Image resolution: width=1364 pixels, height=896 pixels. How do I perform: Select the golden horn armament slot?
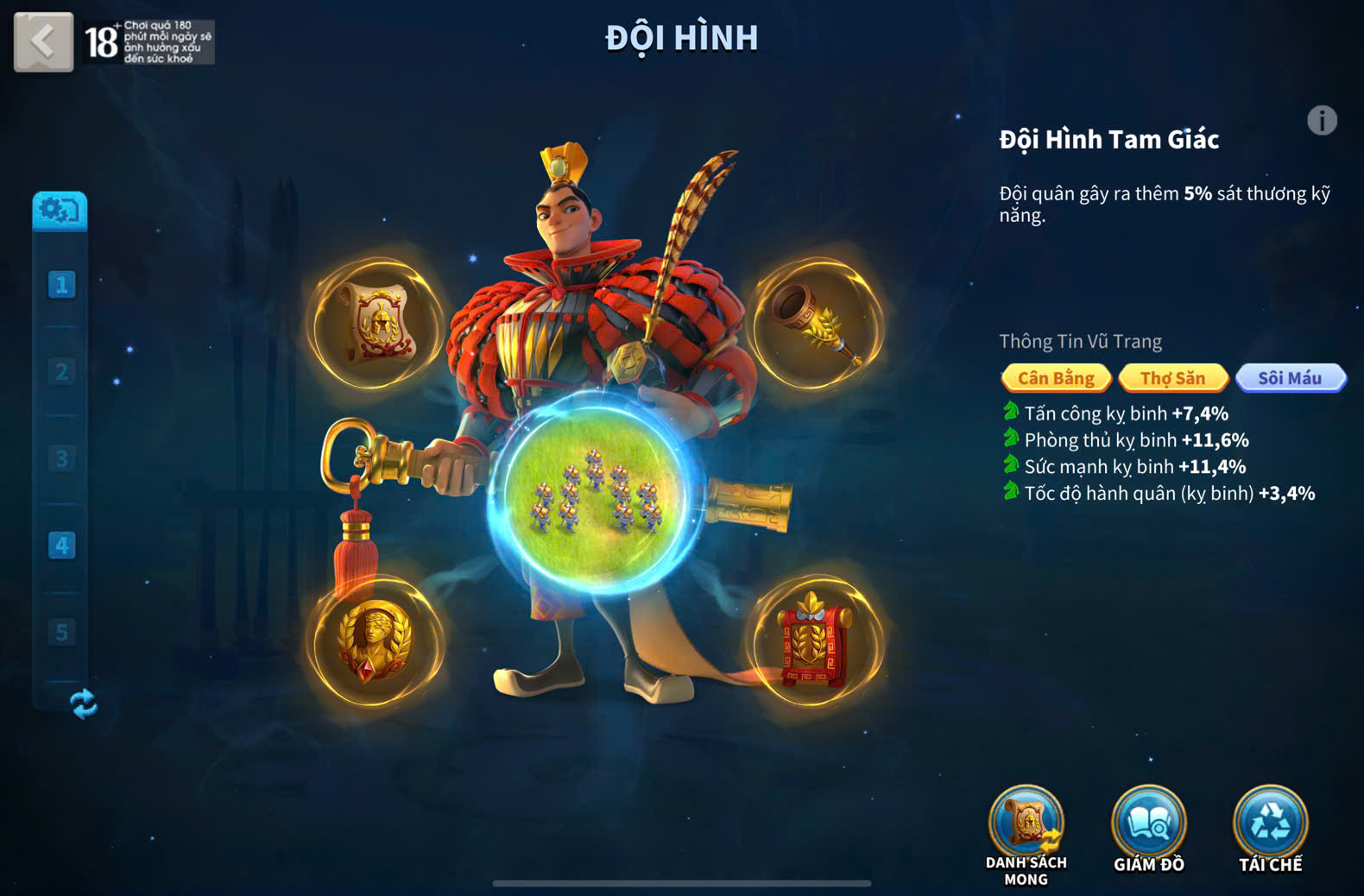tap(815, 324)
